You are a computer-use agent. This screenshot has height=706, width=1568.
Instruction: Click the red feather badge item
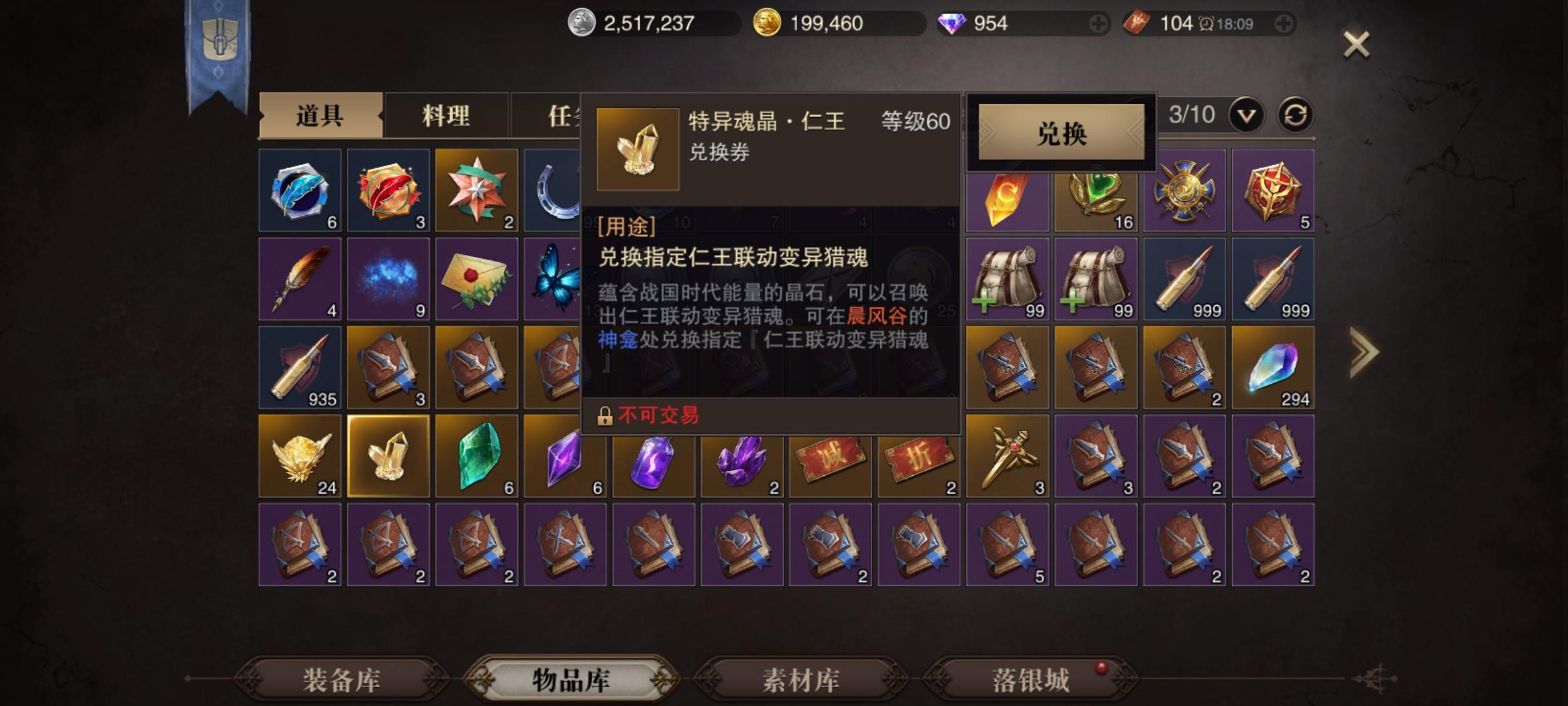click(388, 190)
